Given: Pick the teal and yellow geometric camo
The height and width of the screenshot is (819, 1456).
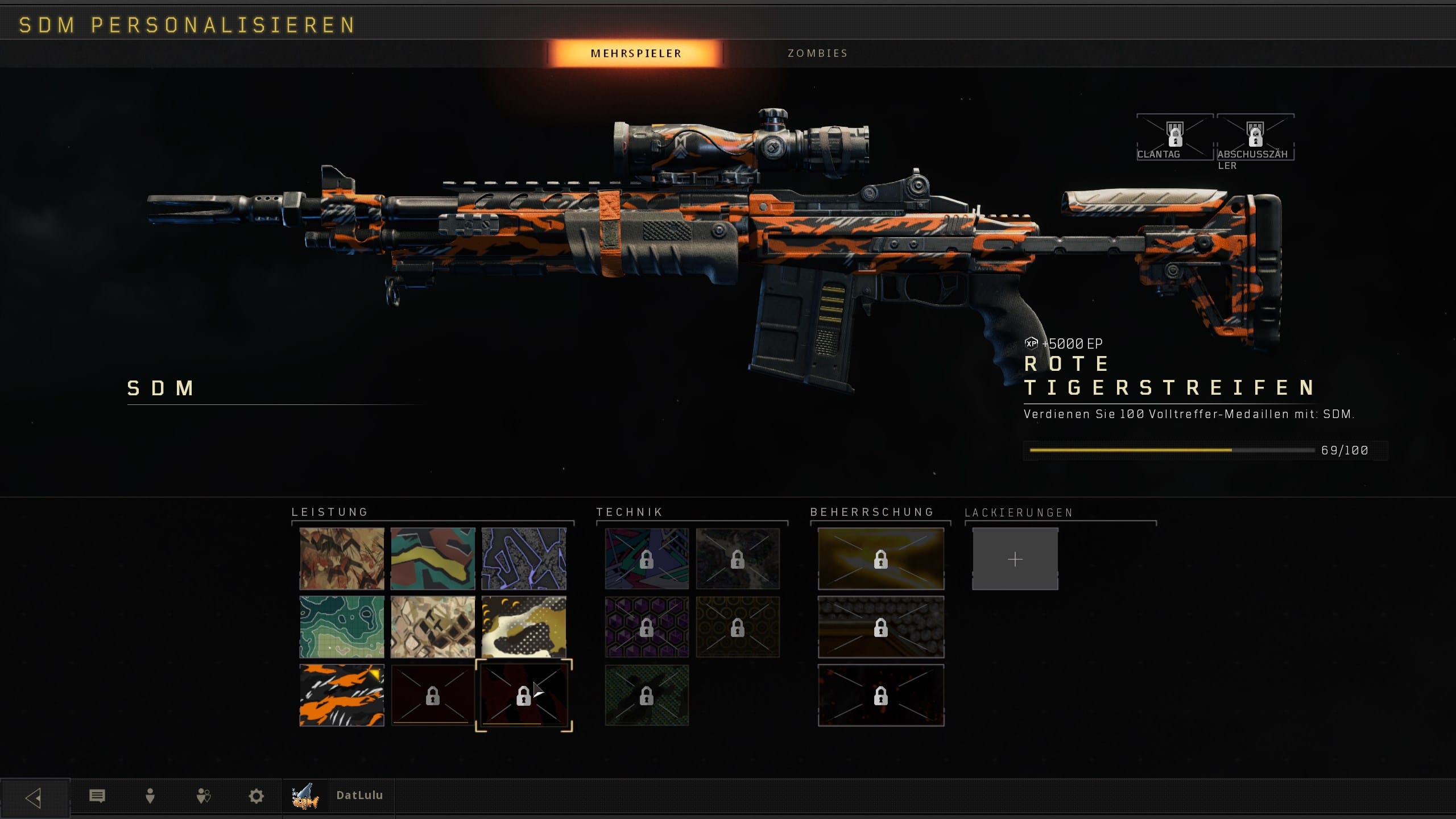Looking at the screenshot, I should pos(433,559).
